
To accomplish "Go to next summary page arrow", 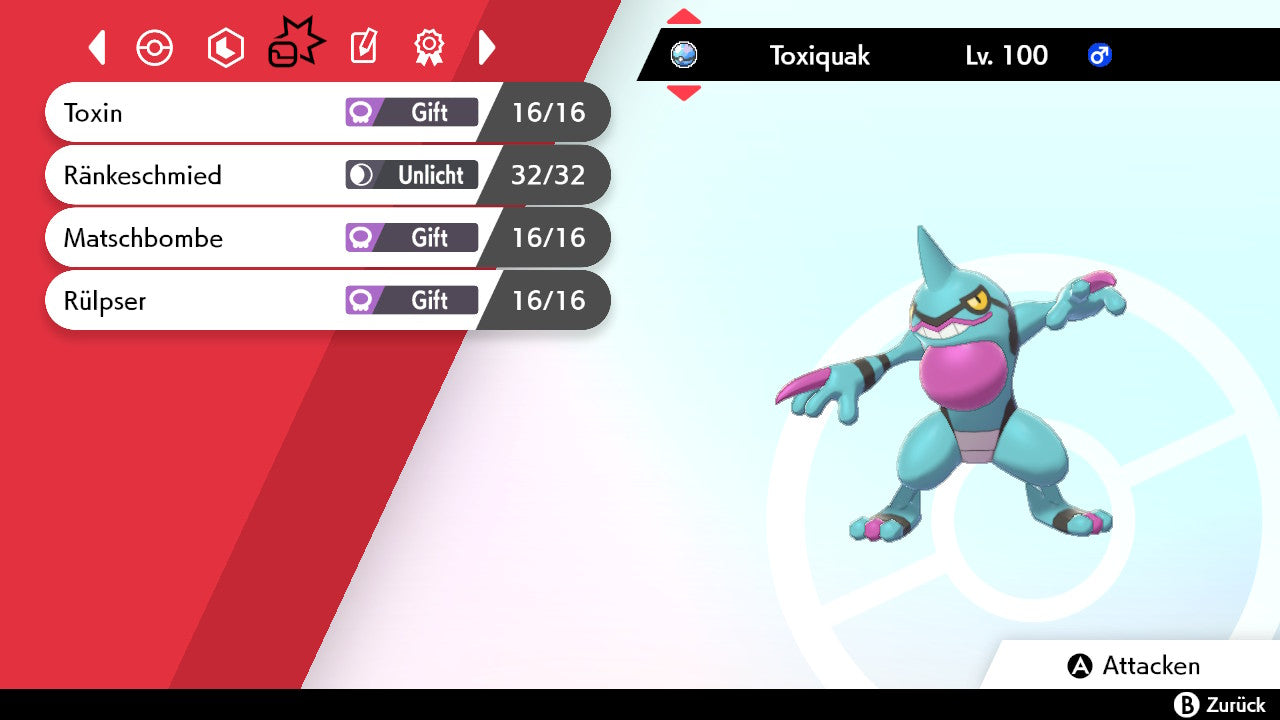I will point(487,47).
